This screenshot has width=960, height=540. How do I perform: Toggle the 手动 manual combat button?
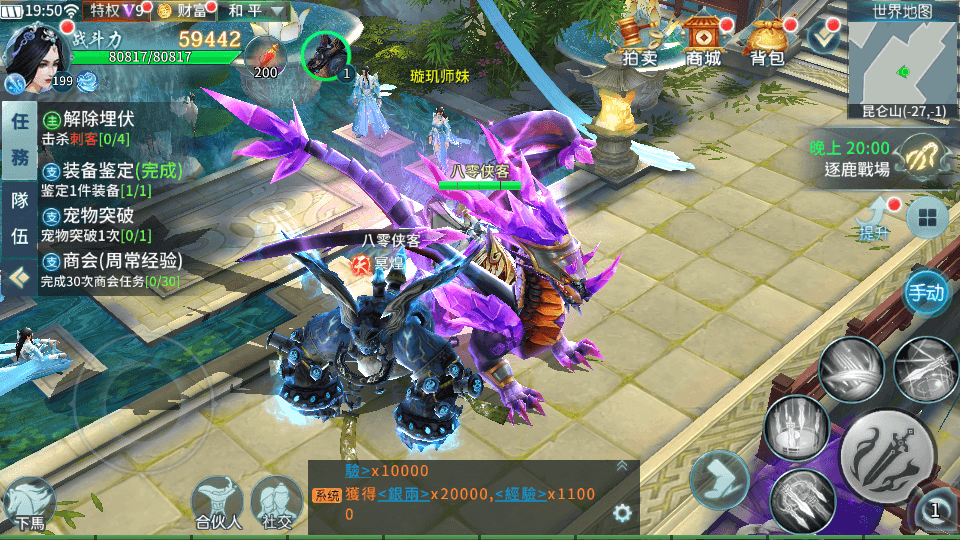point(925,292)
